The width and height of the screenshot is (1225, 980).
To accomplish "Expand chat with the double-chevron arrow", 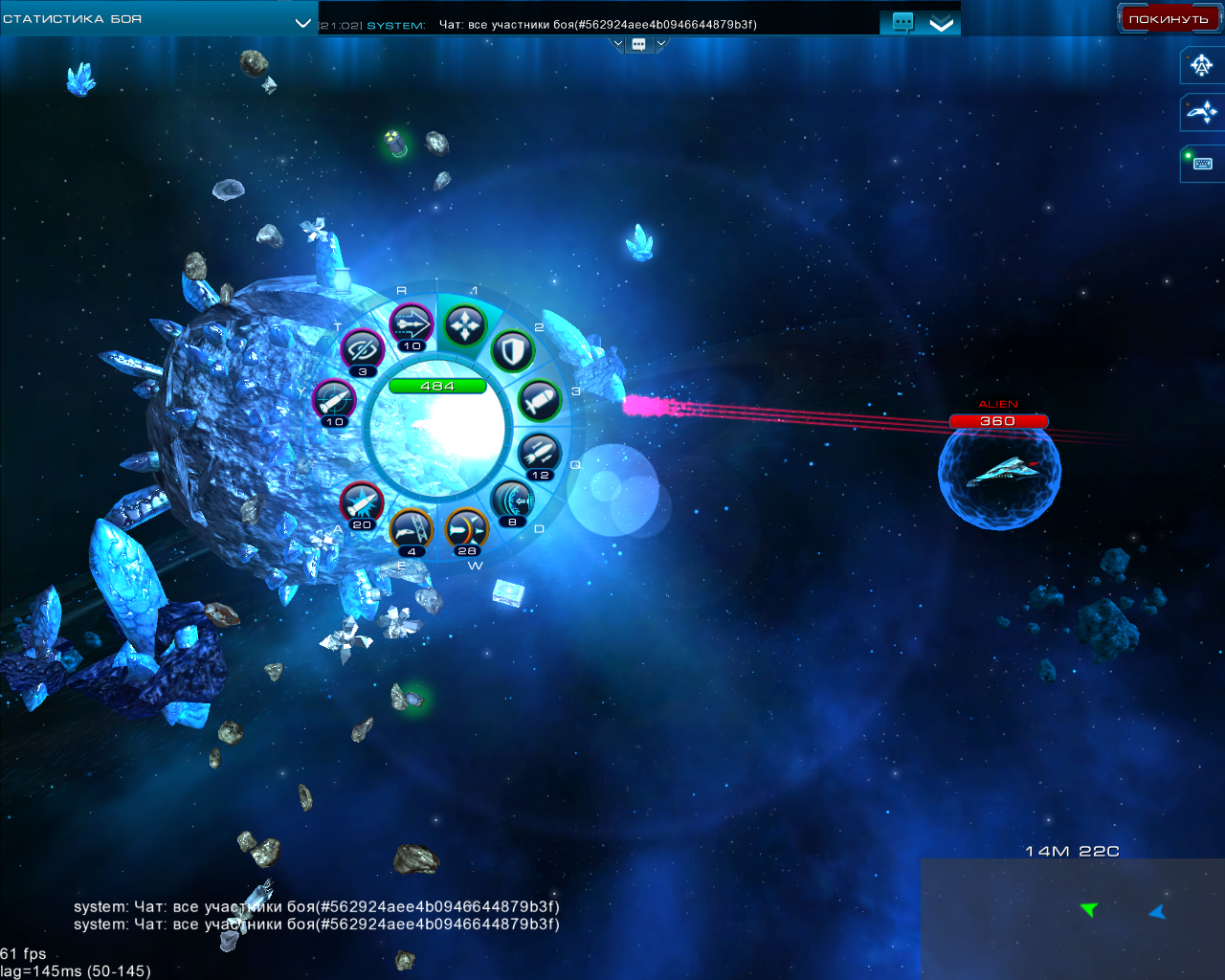I will (942, 24).
